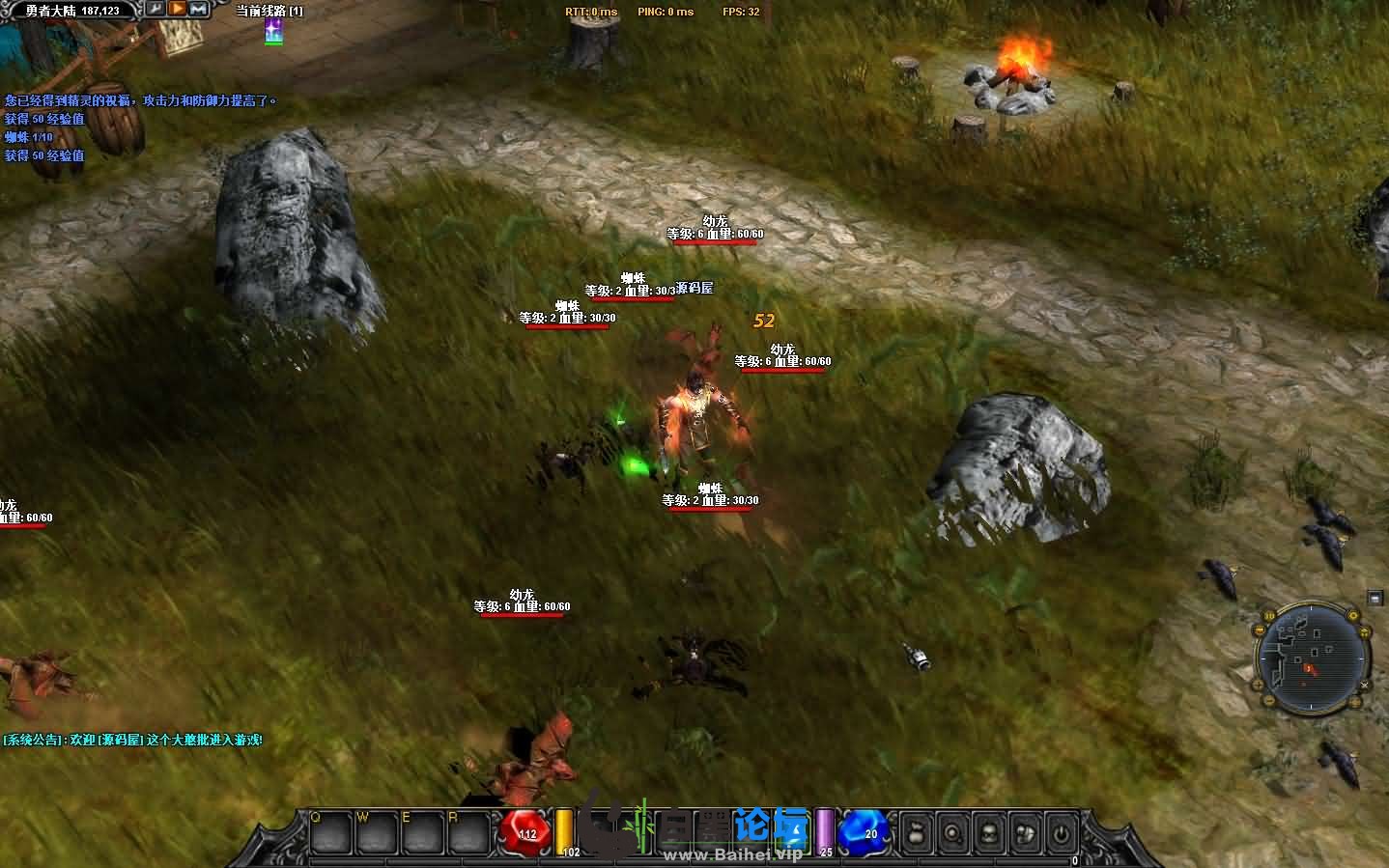
Task: Open the blue M button
Action: [x=199, y=10]
